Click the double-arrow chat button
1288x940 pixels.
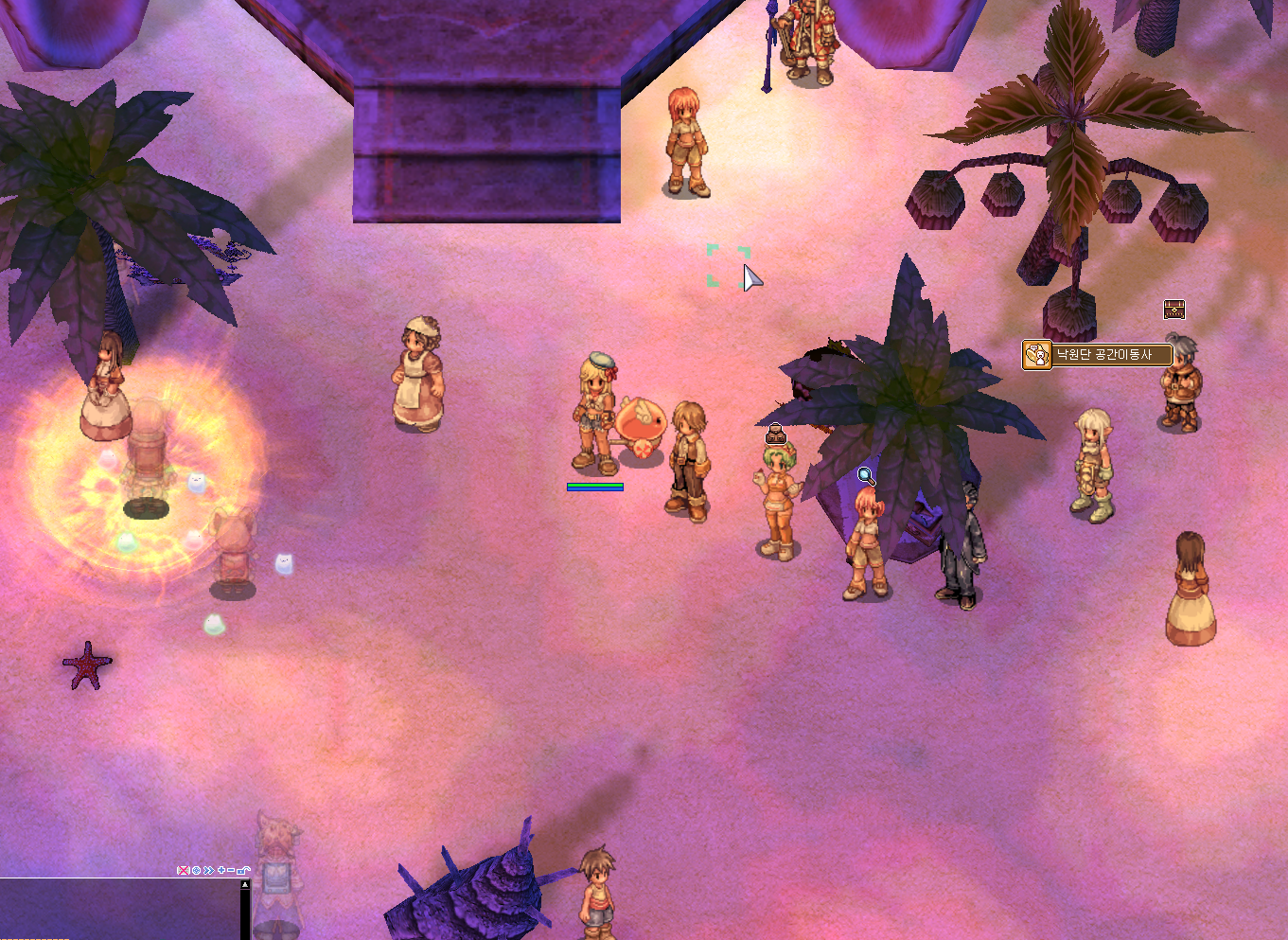[x=208, y=870]
